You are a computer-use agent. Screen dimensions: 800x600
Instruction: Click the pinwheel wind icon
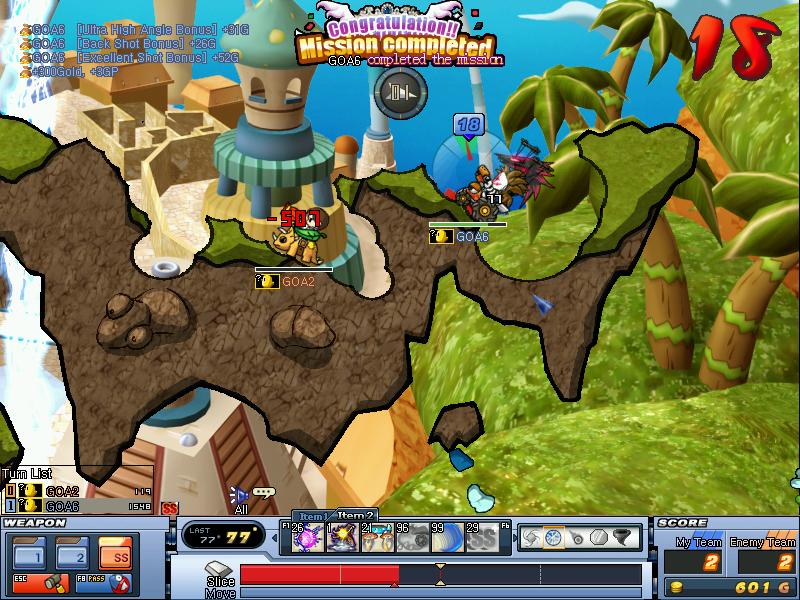[531, 538]
